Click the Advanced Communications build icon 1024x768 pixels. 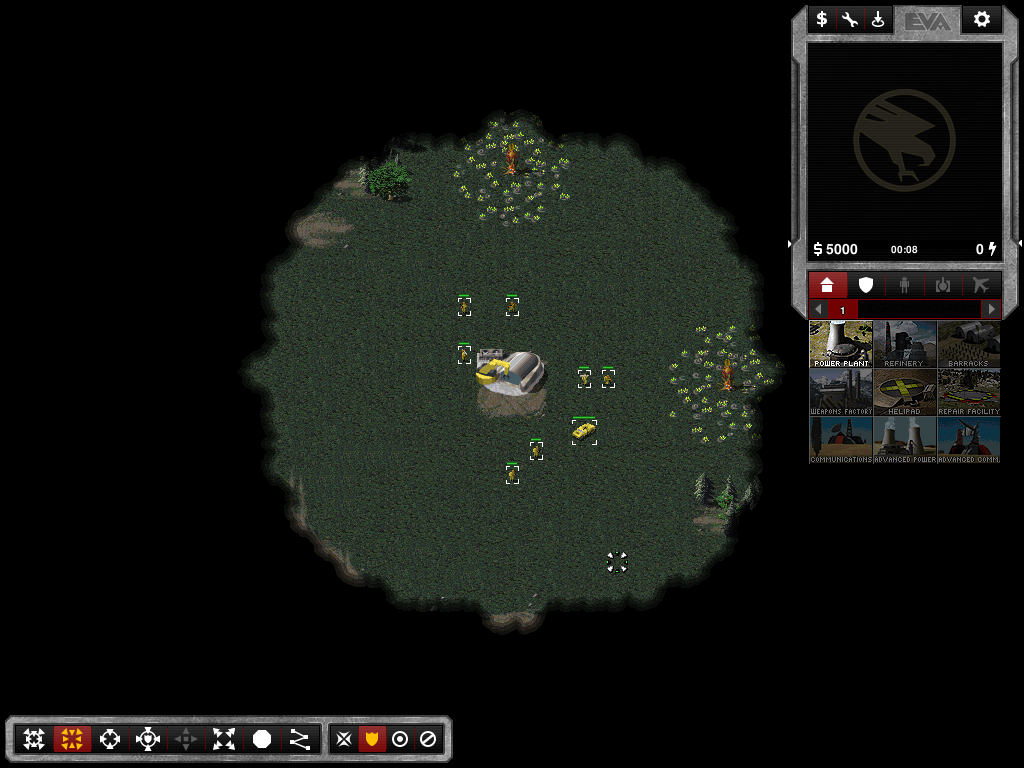point(968,440)
